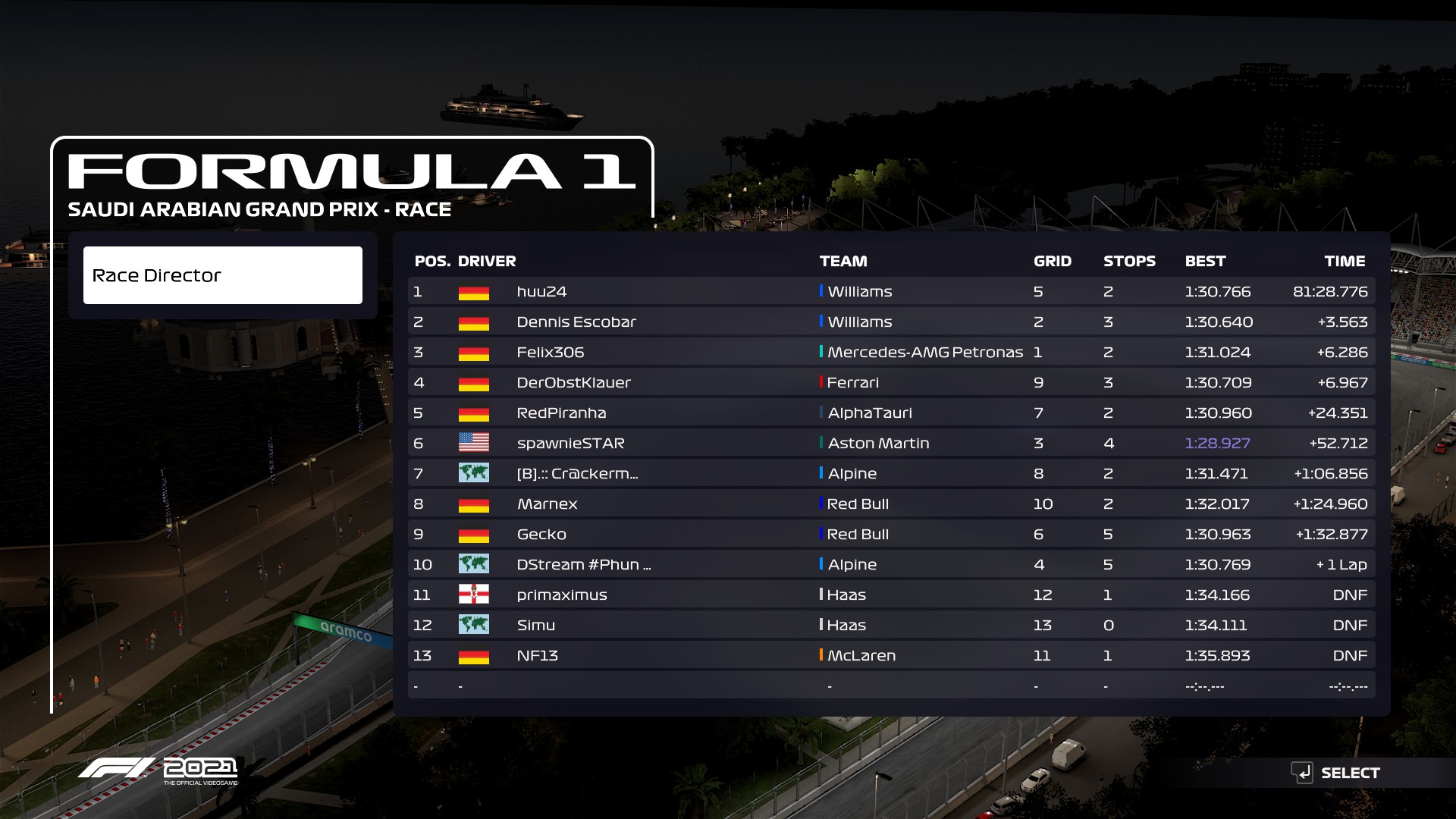Select NF13's McLaren row

(891, 655)
